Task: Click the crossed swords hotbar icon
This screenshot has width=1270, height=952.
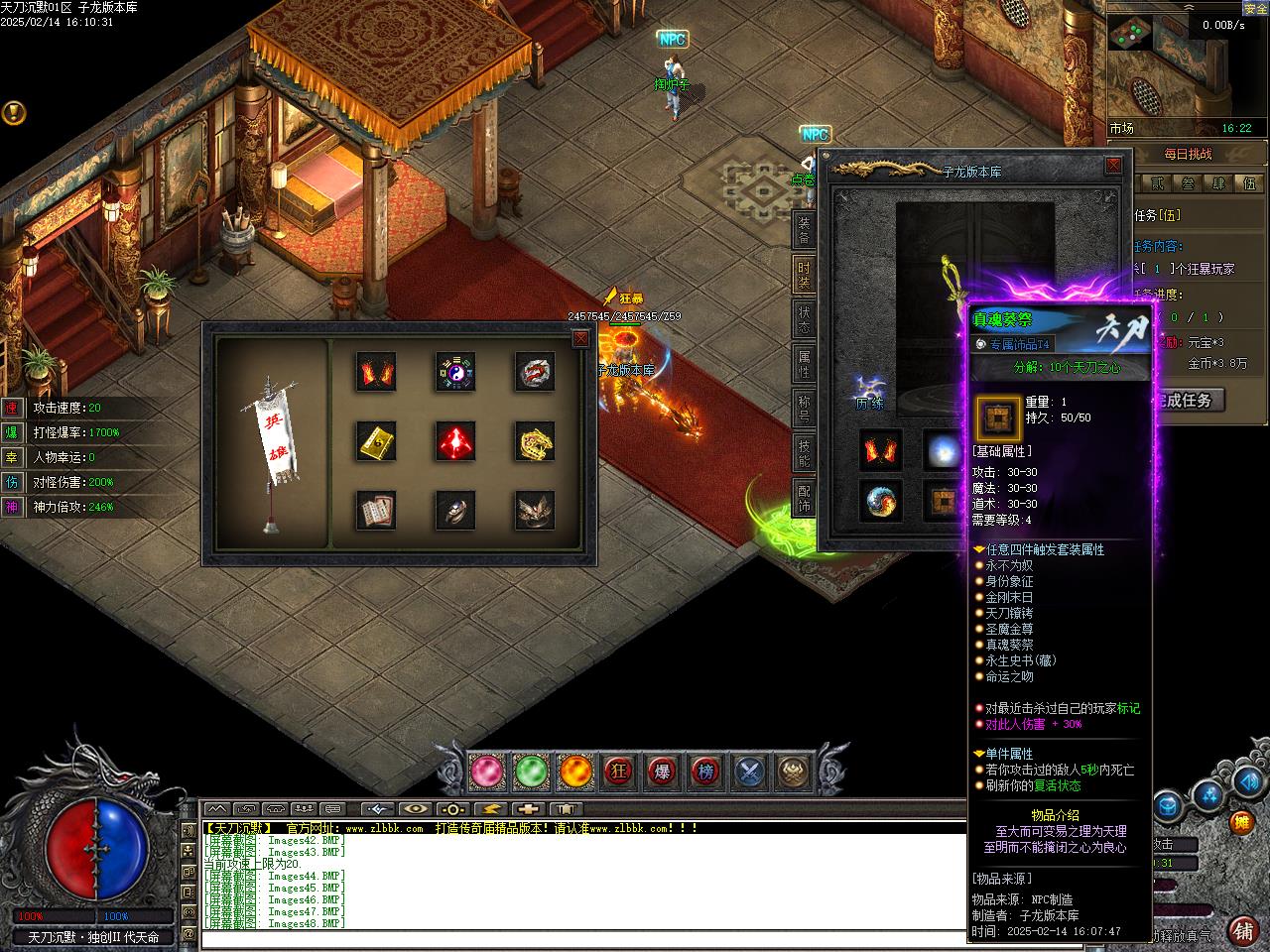Action: click(x=750, y=771)
